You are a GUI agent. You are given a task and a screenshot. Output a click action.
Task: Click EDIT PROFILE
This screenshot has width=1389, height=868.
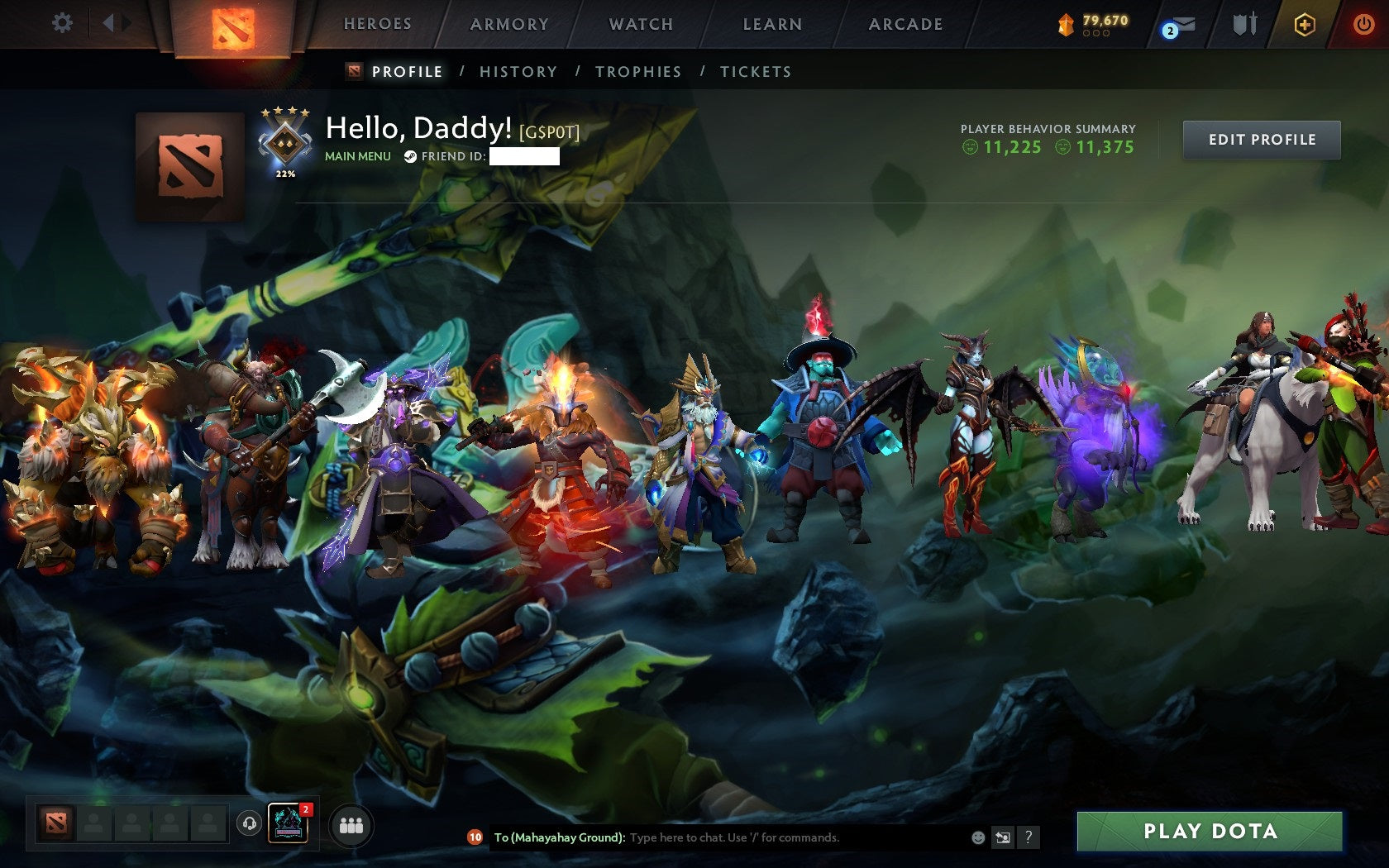(1262, 140)
